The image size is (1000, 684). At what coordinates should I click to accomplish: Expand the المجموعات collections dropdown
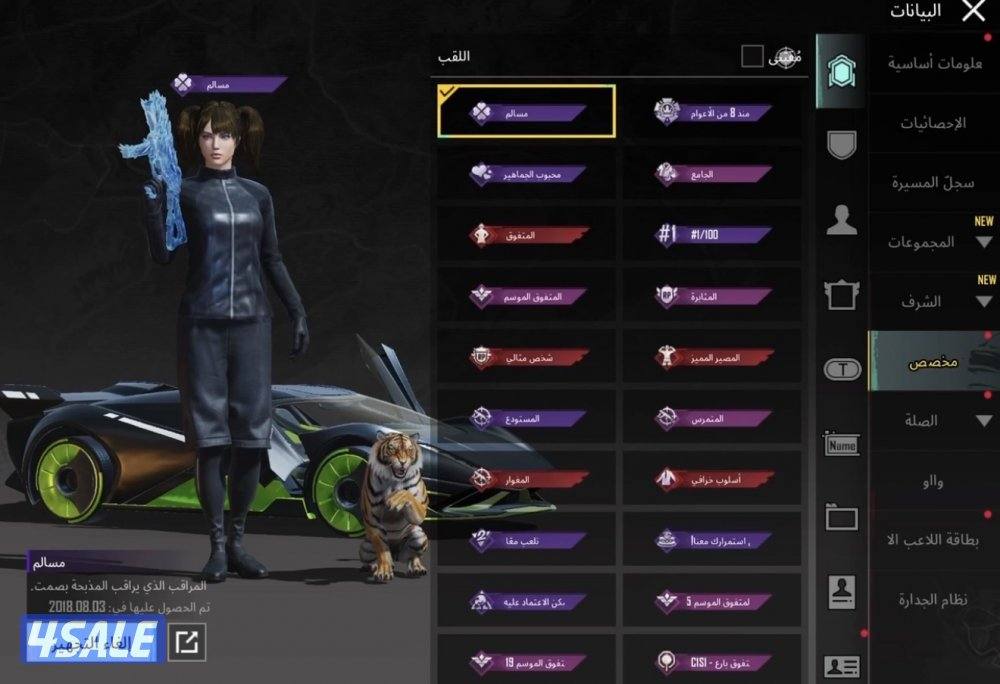coord(934,242)
